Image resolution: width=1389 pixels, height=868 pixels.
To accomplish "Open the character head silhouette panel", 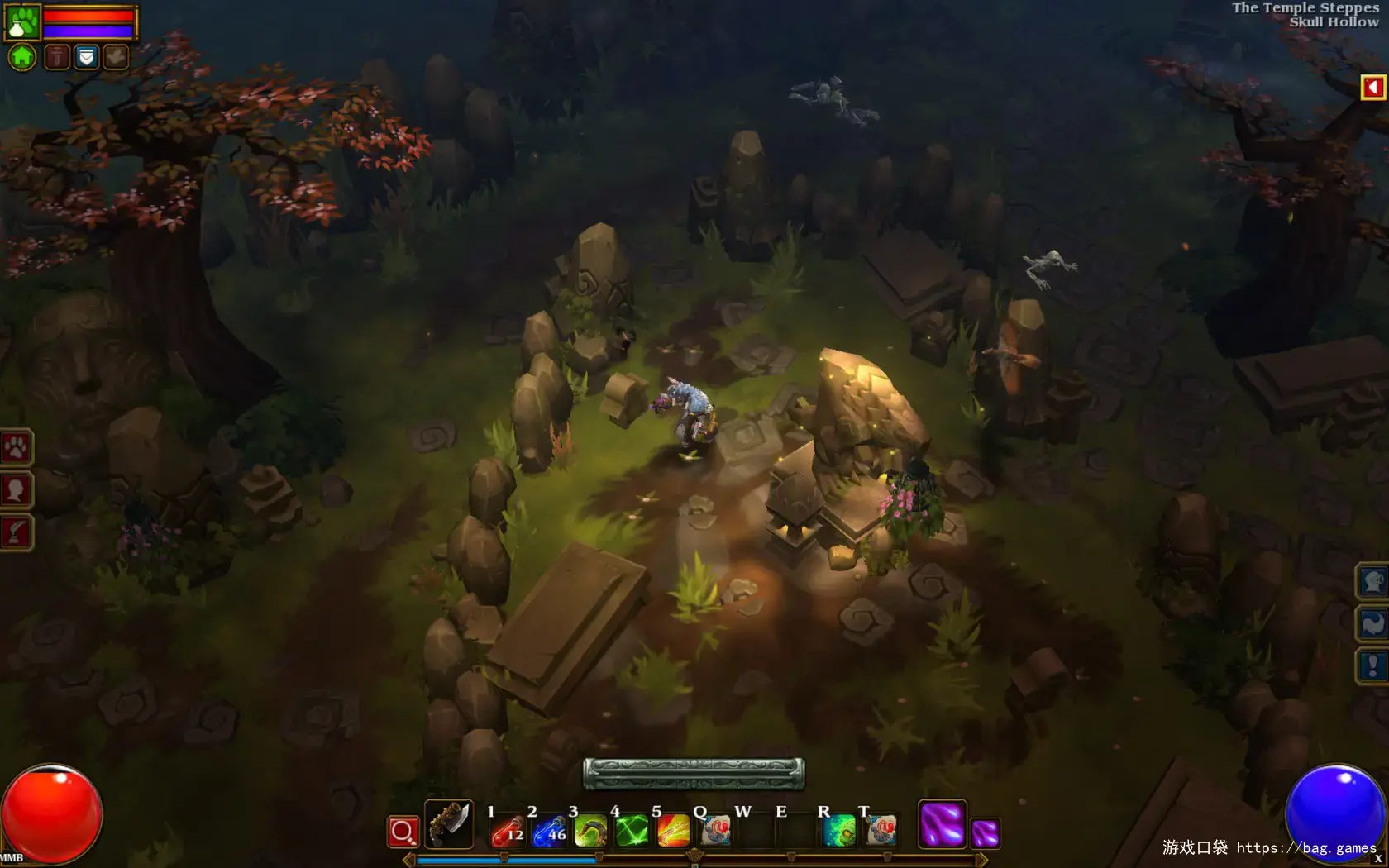I will click(x=16, y=490).
